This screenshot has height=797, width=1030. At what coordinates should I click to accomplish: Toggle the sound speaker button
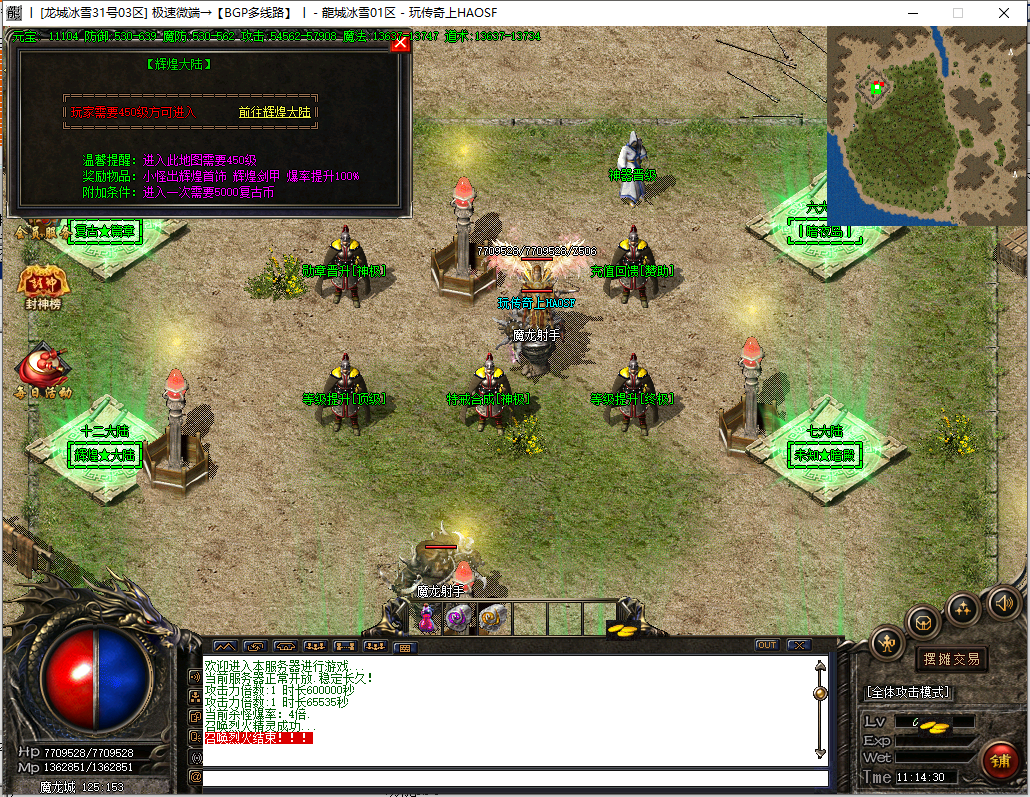[x=1003, y=602]
